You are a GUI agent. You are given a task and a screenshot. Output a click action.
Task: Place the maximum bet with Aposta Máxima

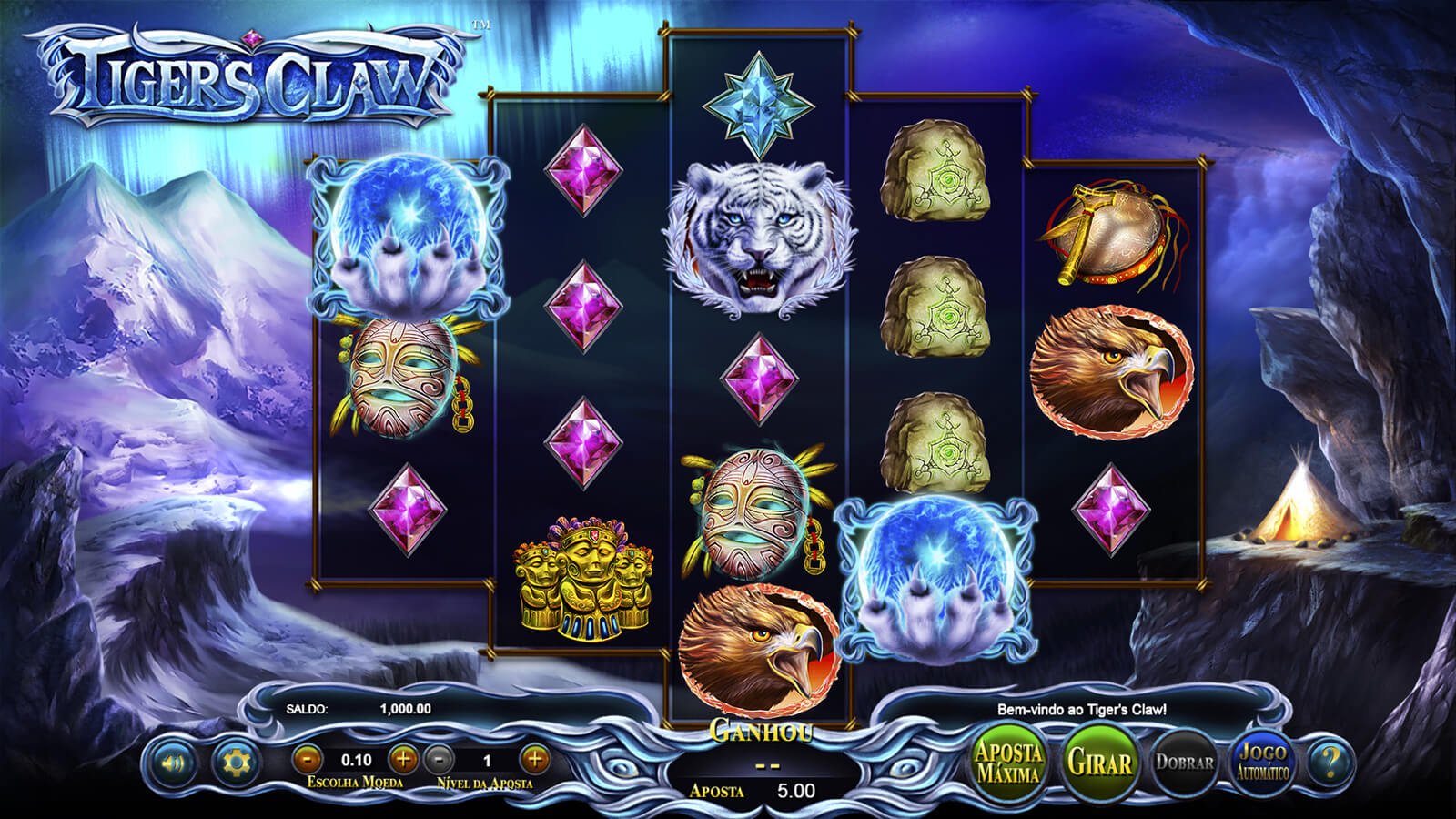click(1008, 763)
